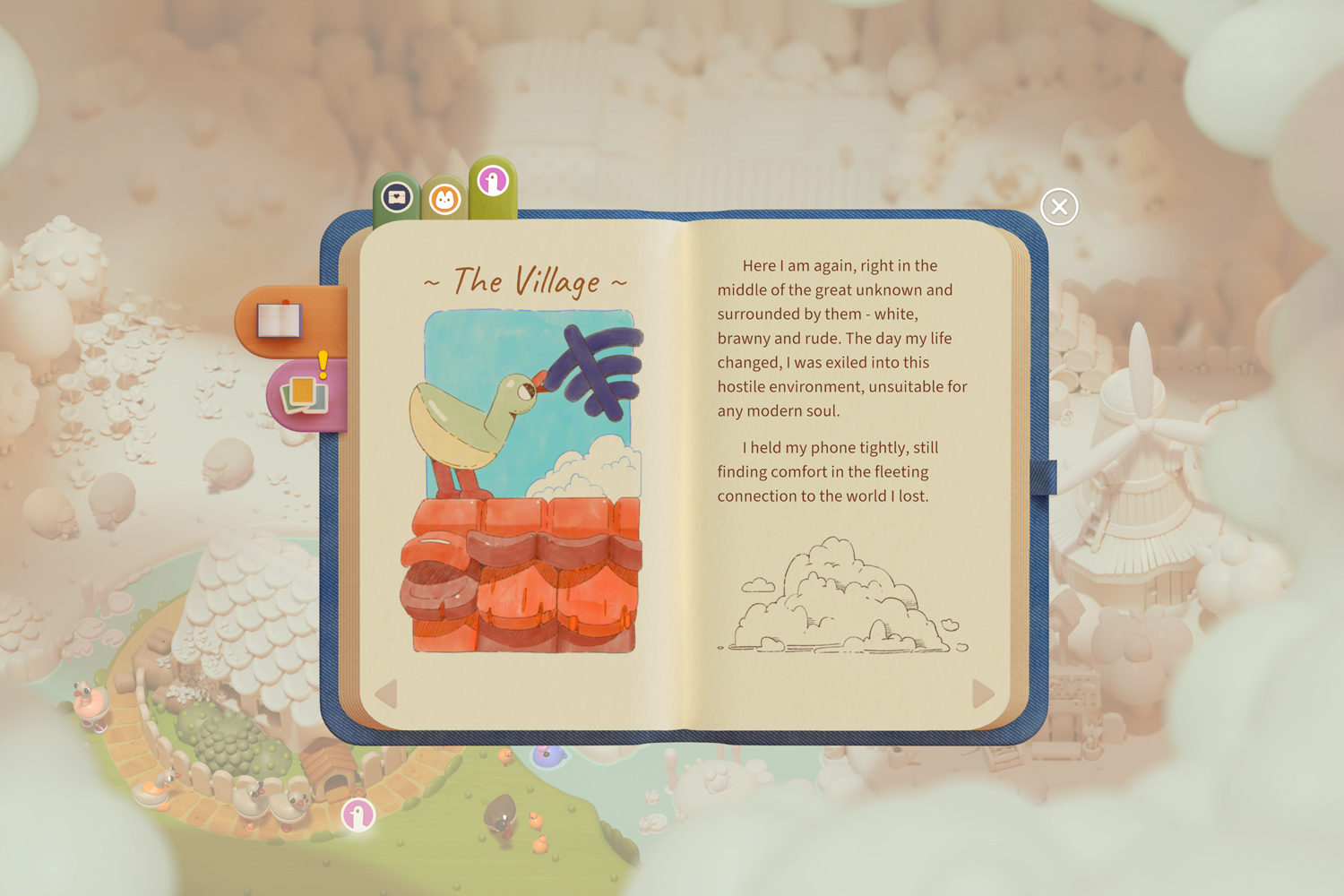1344x896 pixels.
Task: Close the journal with the X button
Action: click(x=1059, y=207)
